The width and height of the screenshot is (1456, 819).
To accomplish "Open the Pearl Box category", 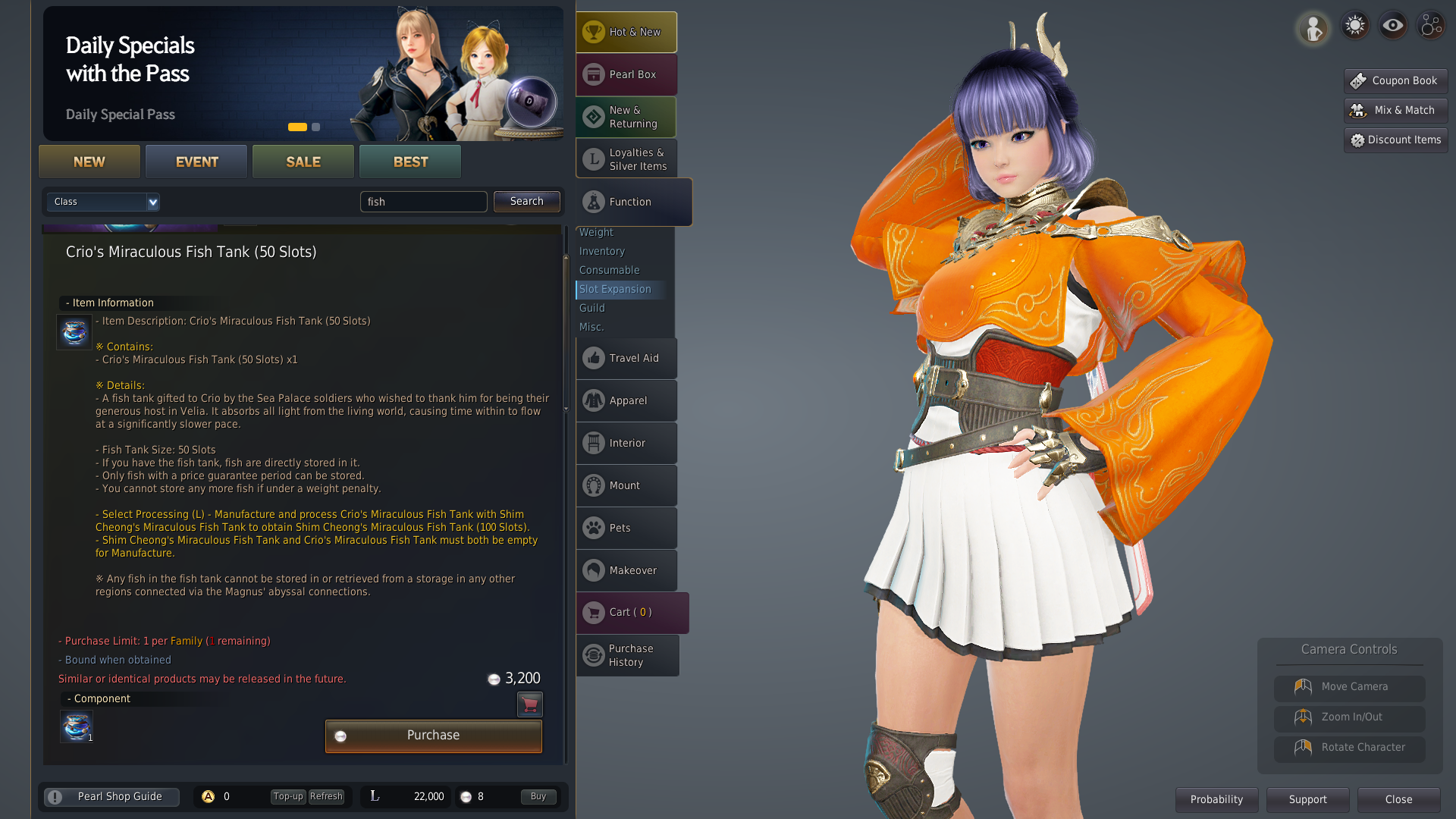I will [626, 74].
